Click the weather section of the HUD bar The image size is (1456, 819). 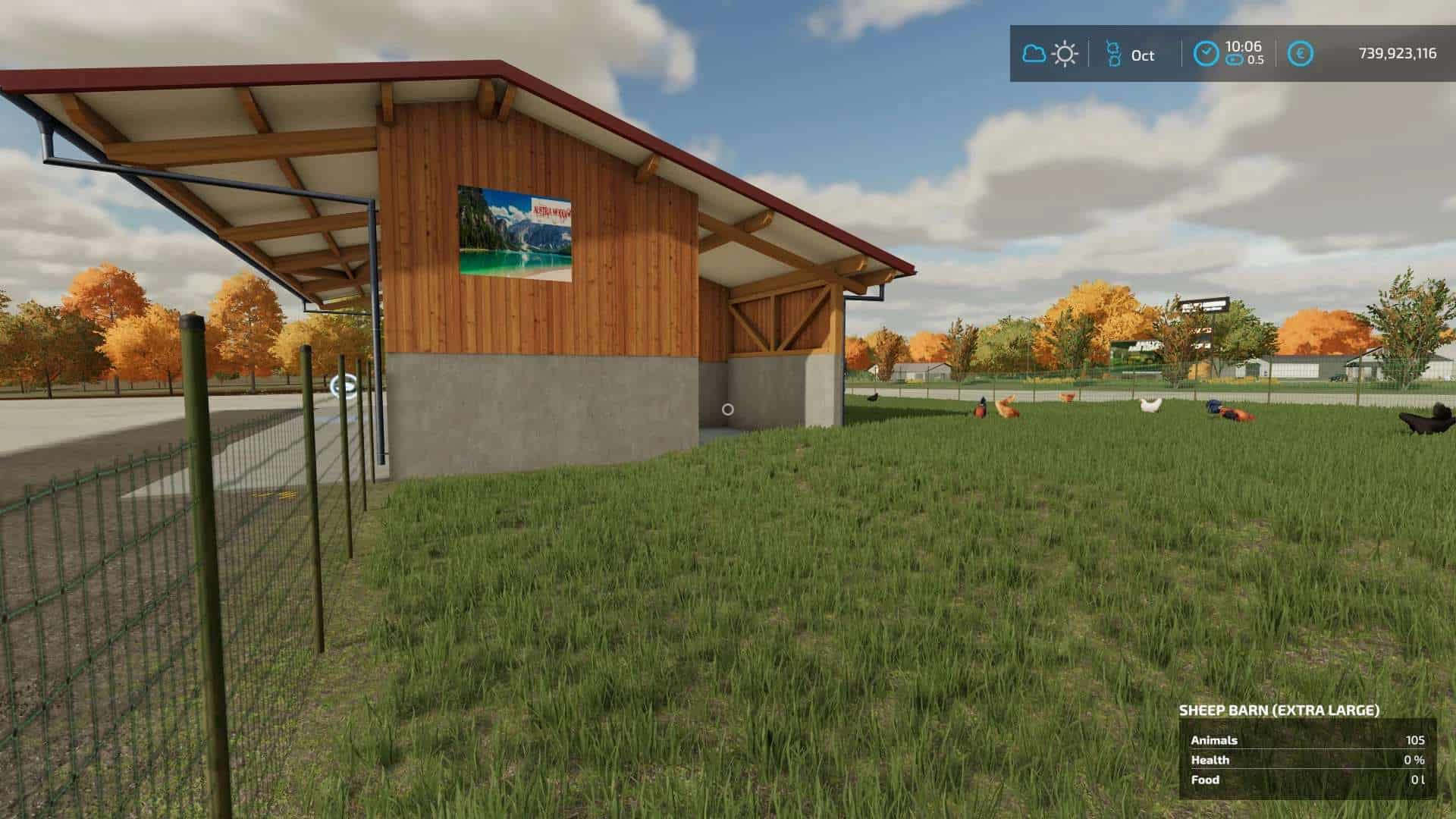coord(1049,54)
